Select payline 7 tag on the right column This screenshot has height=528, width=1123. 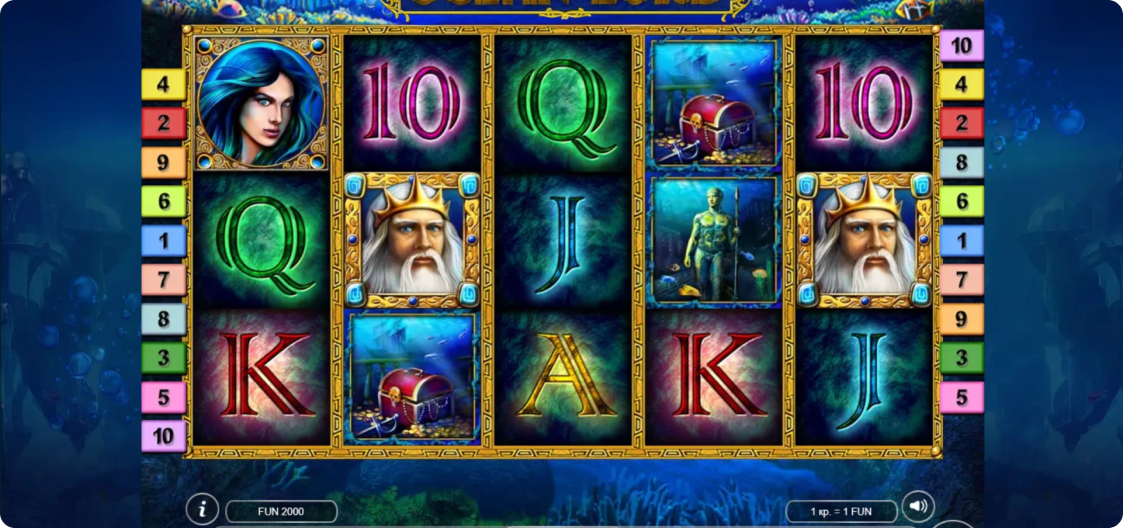961,280
